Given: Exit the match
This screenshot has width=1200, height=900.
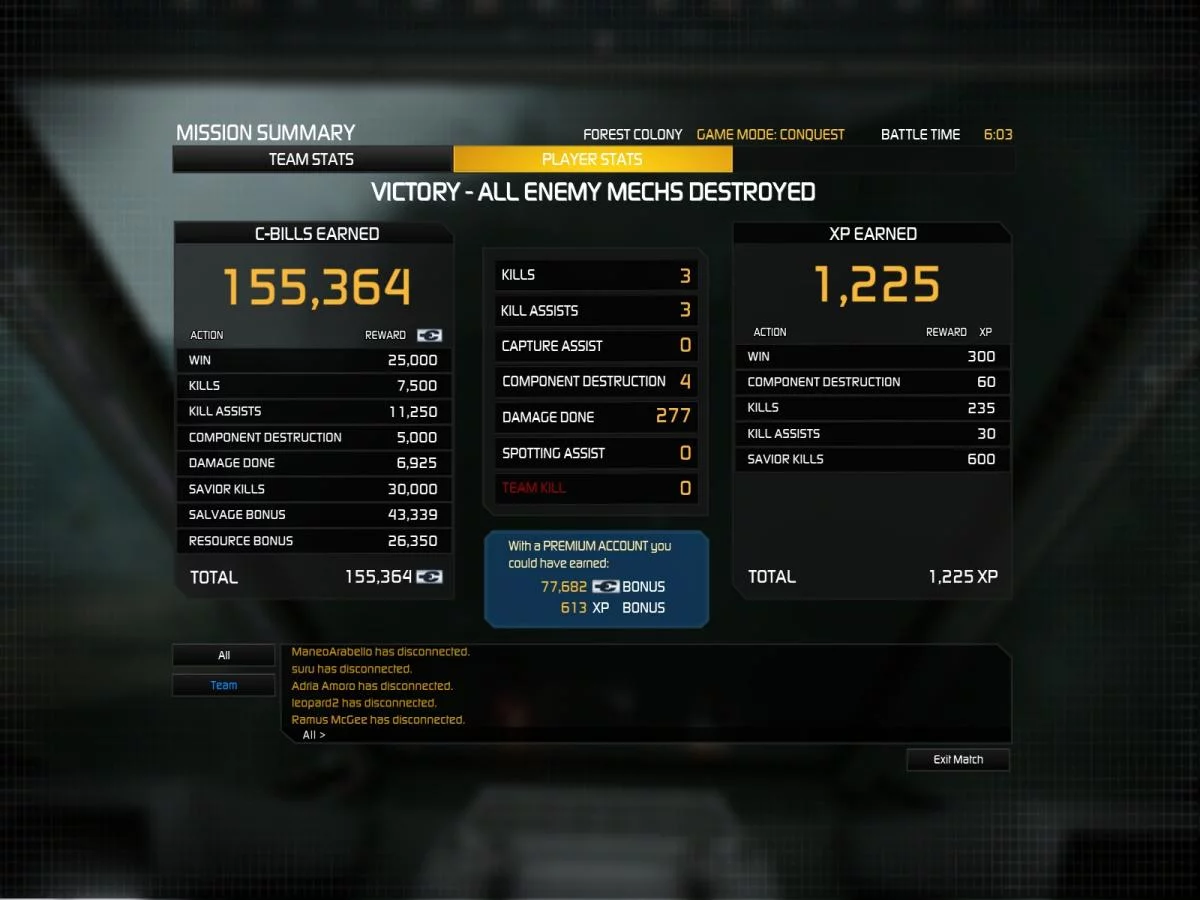Looking at the screenshot, I should coord(958,760).
